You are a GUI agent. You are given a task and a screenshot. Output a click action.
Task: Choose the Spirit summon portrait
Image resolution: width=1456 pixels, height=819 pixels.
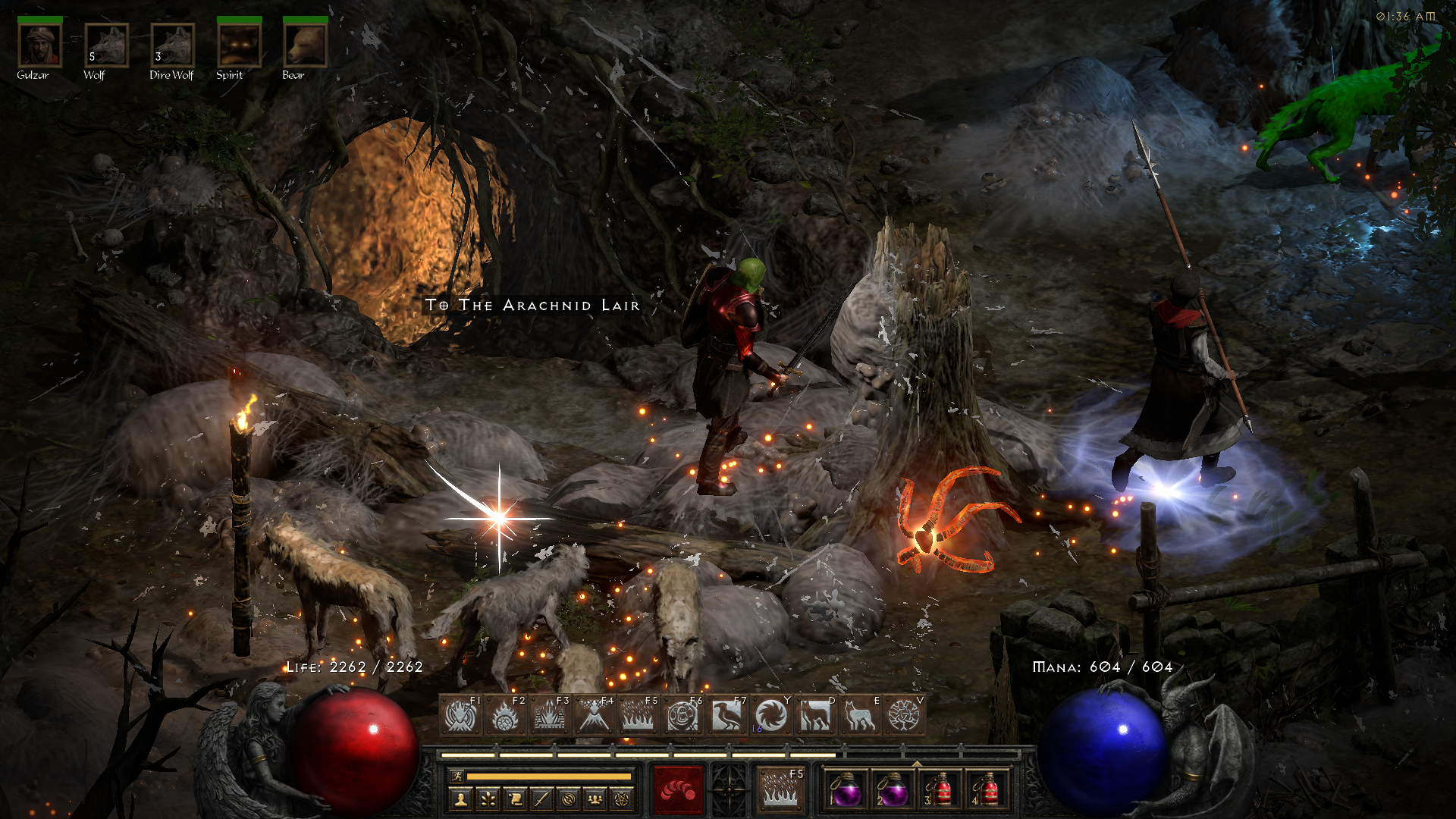click(x=239, y=45)
